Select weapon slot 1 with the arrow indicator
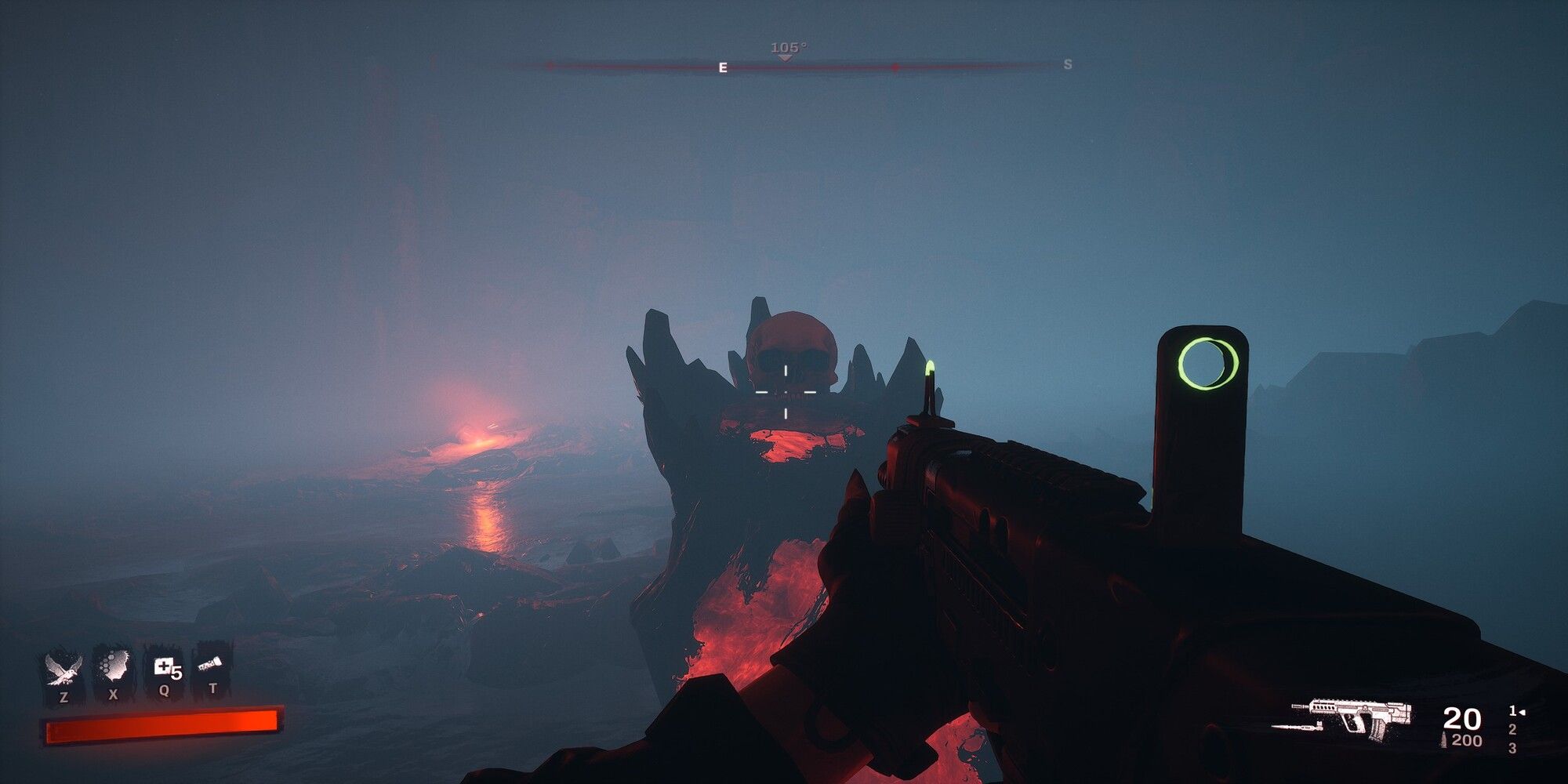Viewport: 1568px width, 784px height. [1513, 712]
